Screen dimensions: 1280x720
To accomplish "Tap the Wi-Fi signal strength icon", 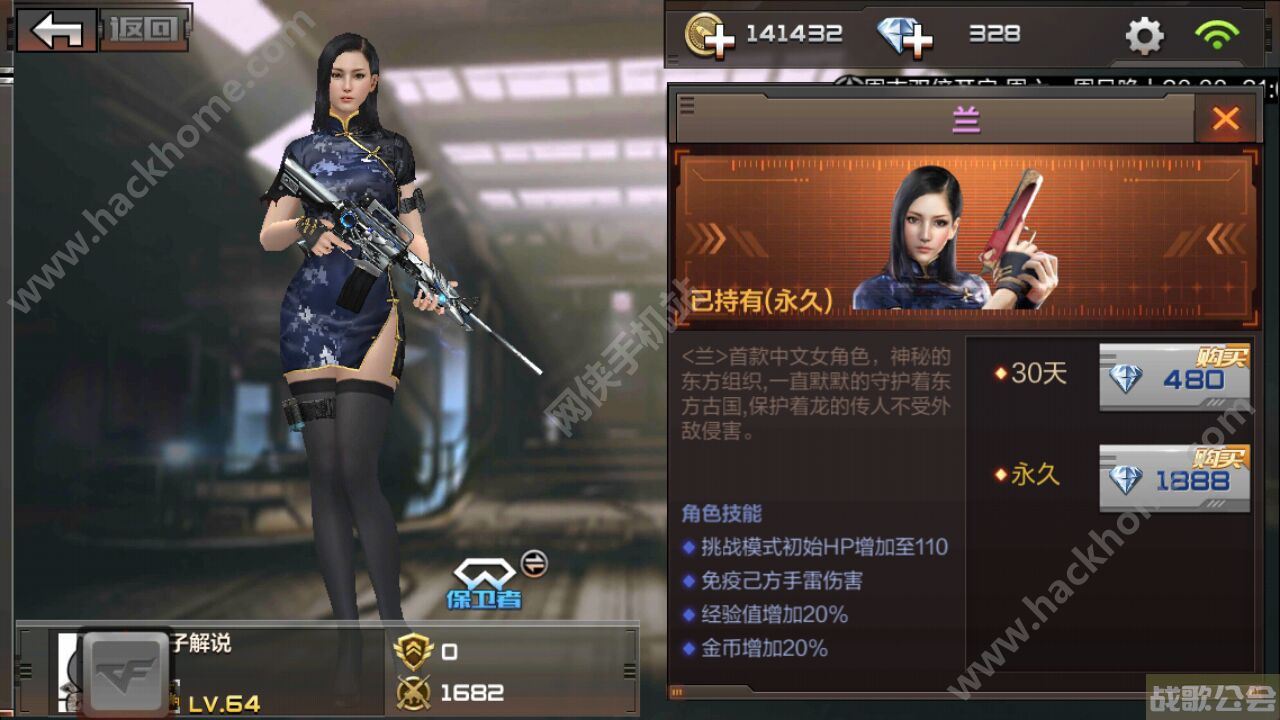I will [1216, 33].
